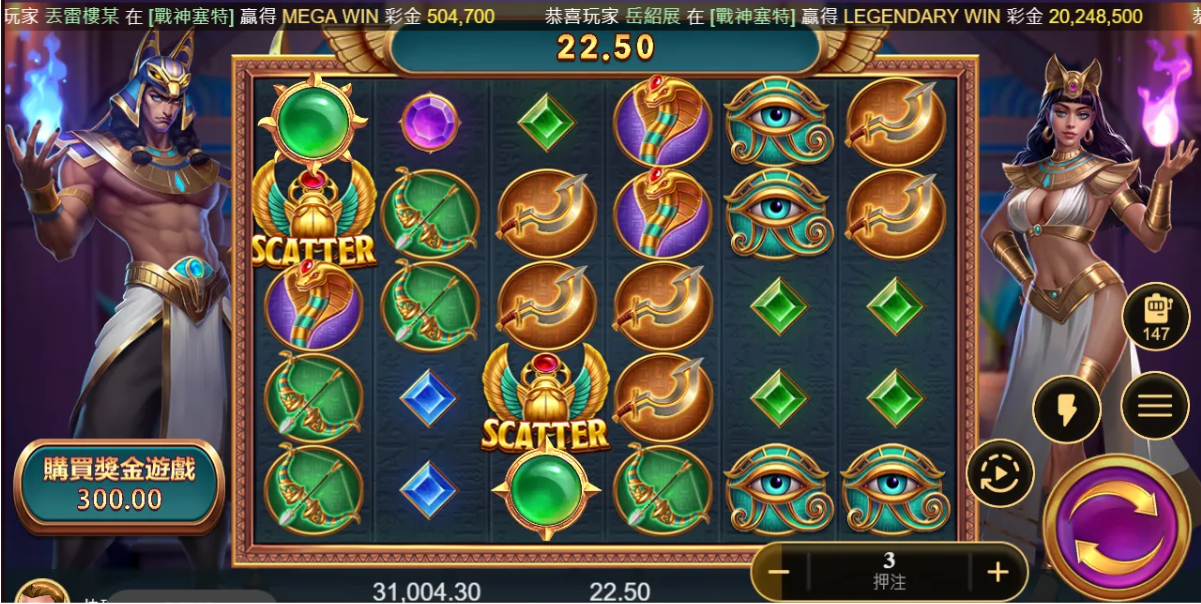Spin the reels with the purple button

(1116, 526)
